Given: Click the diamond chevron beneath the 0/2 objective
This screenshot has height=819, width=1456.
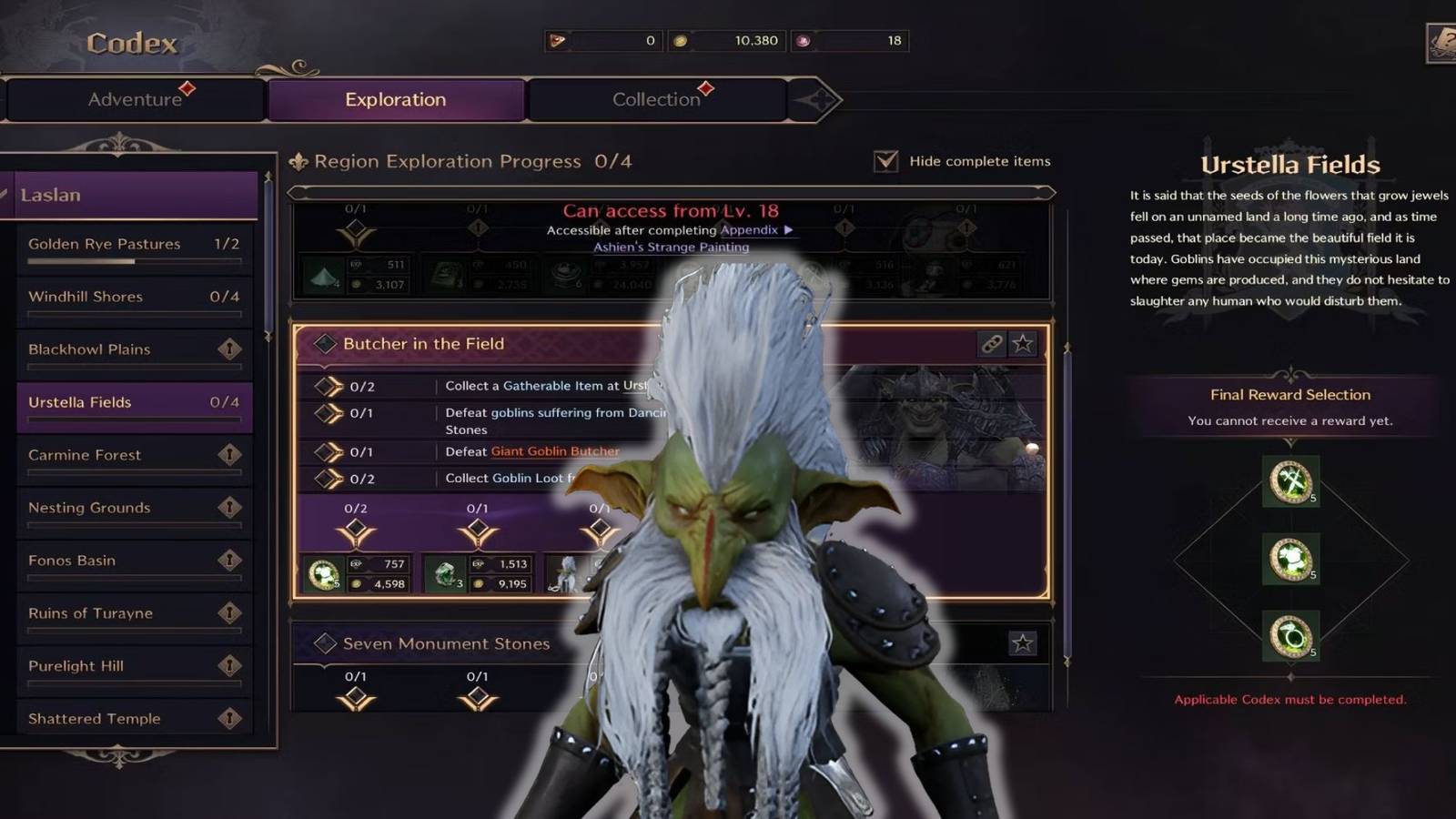Looking at the screenshot, I should click(x=355, y=526).
